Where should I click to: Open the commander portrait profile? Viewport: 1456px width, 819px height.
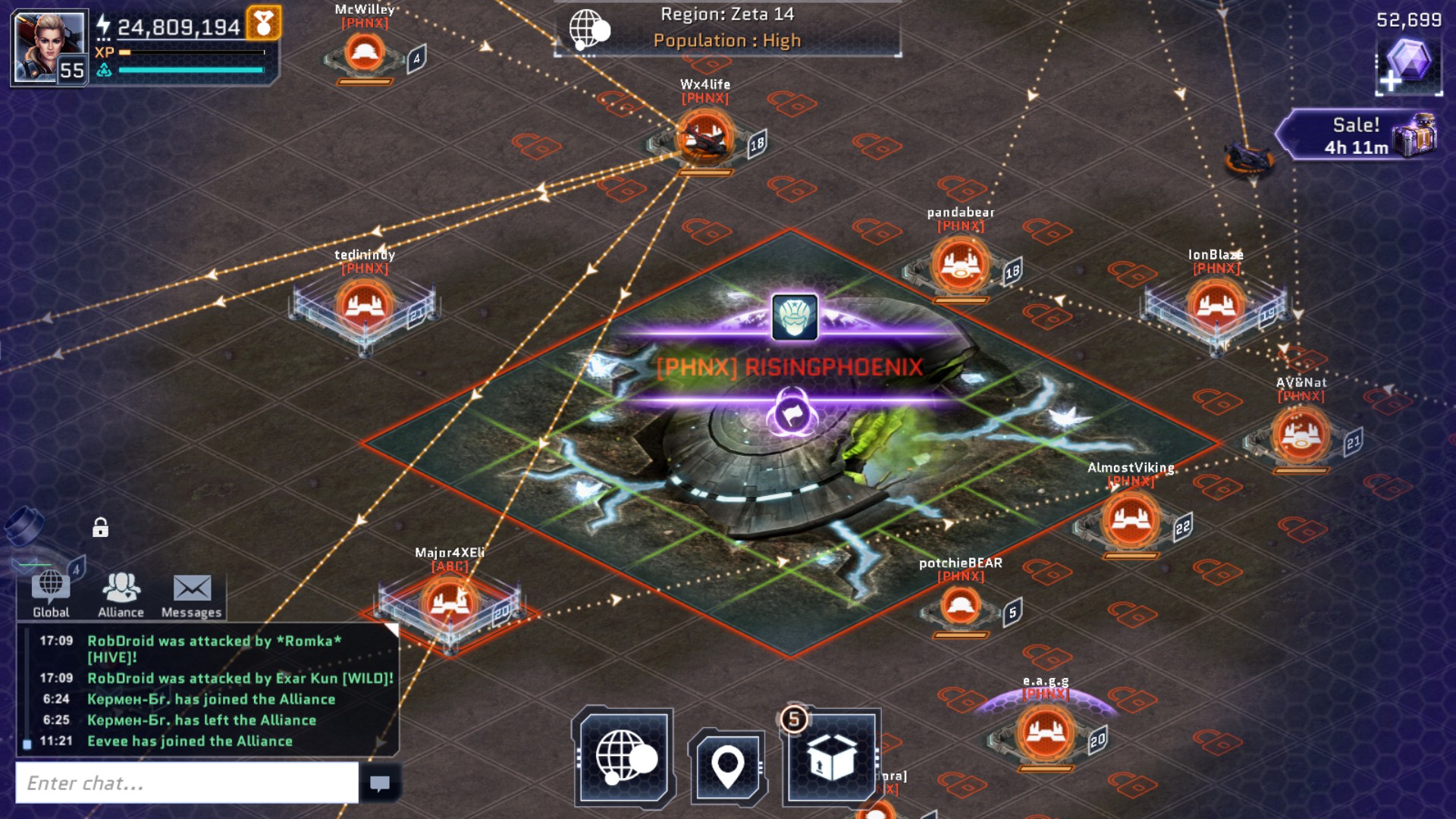coord(49,47)
